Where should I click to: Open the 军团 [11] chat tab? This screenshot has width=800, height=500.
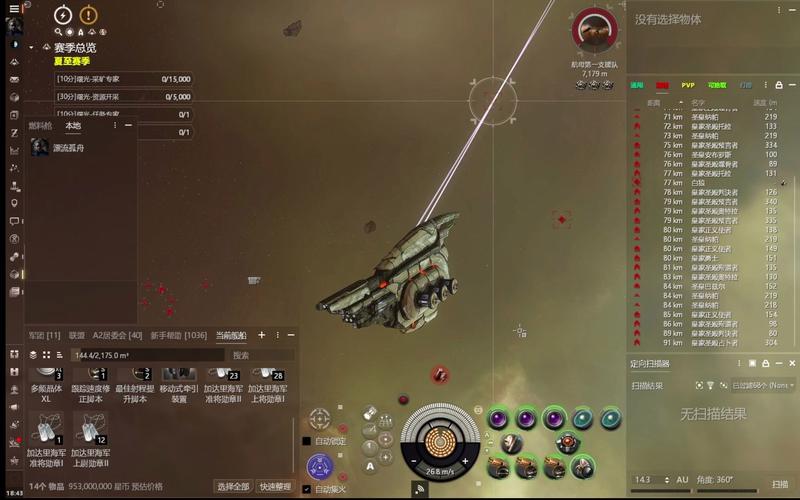point(44,335)
